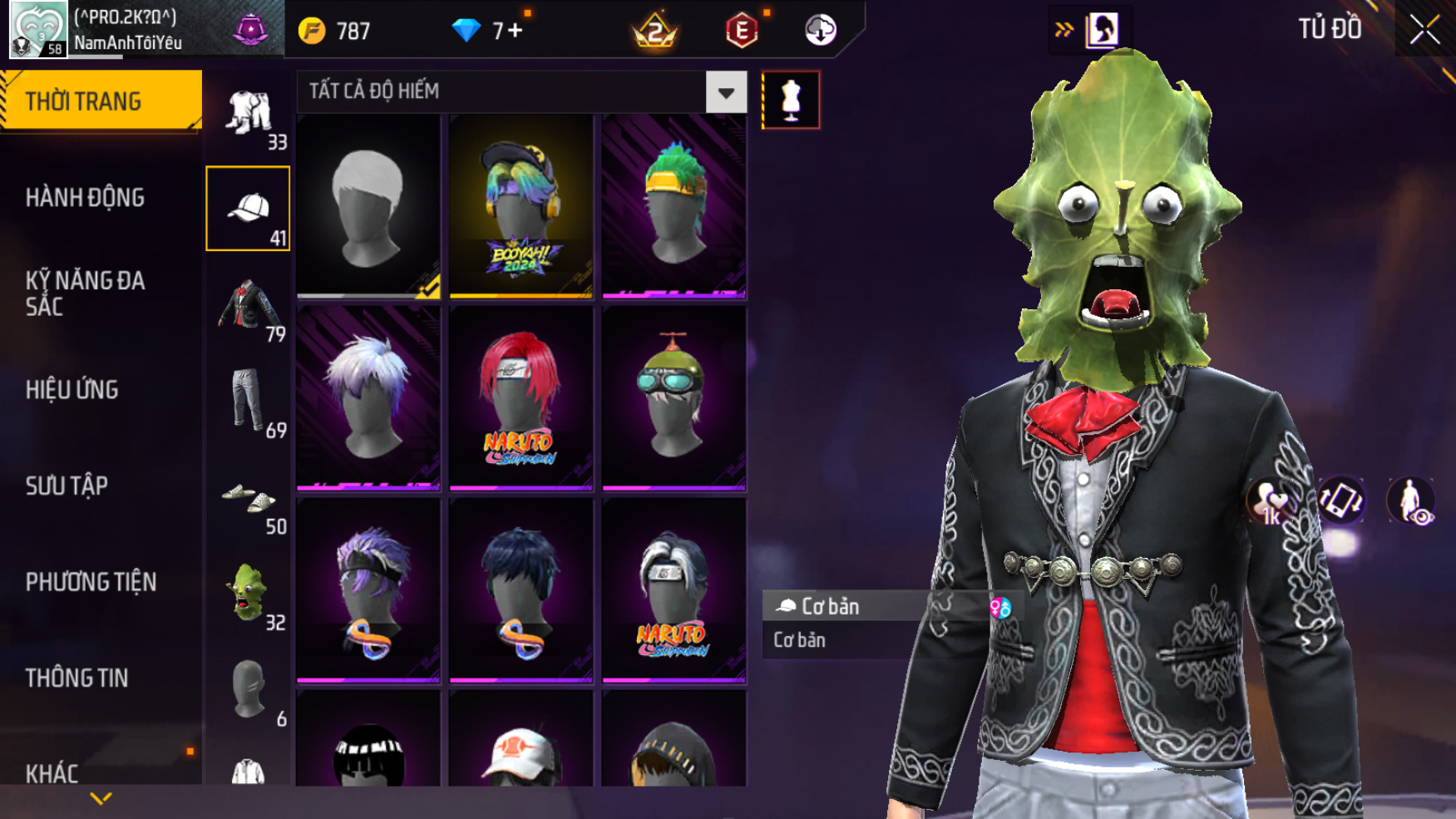Open the Thời Trang tab
Viewport: 1456px width, 819px height.
point(100,101)
